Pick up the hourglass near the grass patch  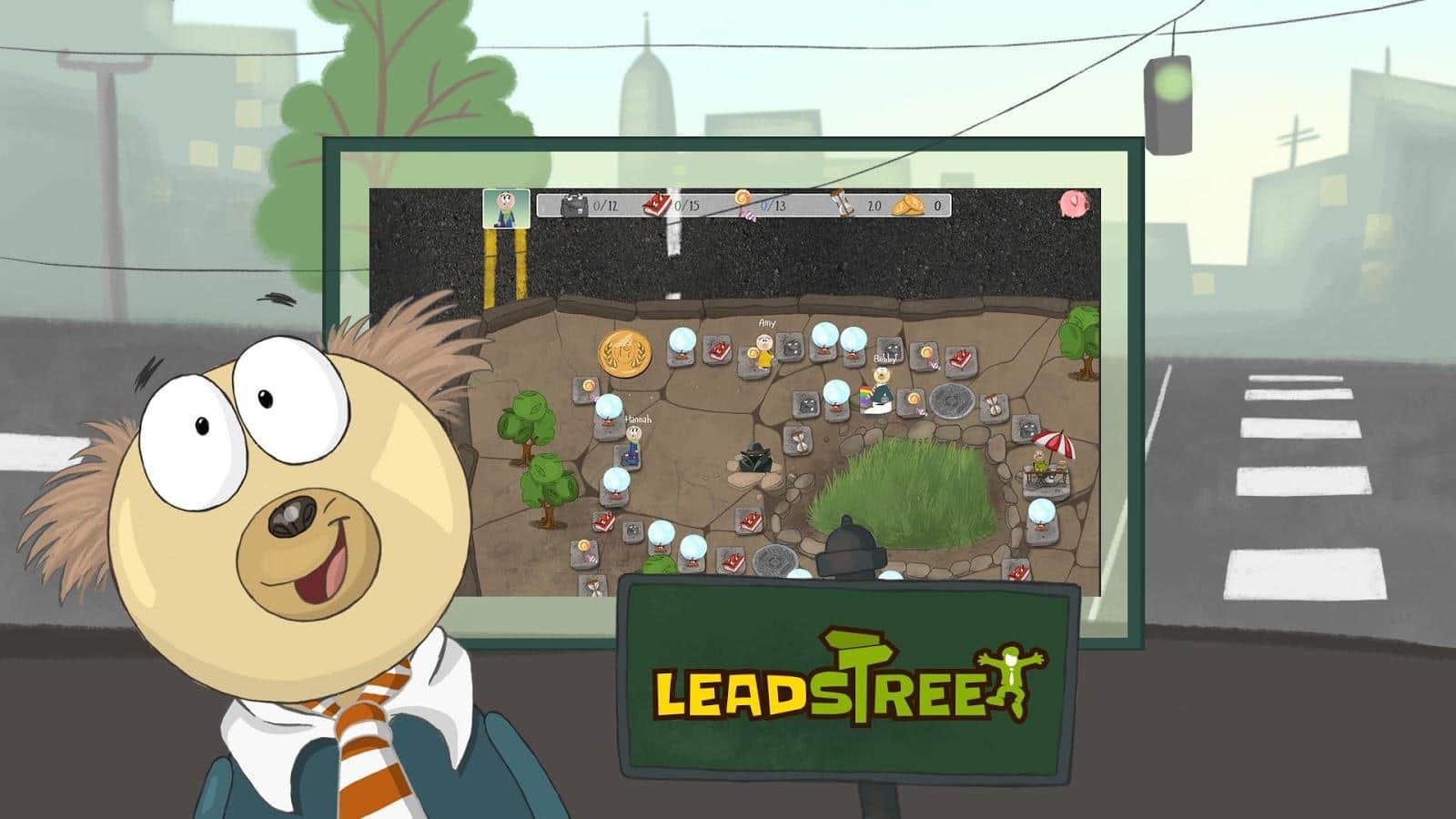point(799,442)
